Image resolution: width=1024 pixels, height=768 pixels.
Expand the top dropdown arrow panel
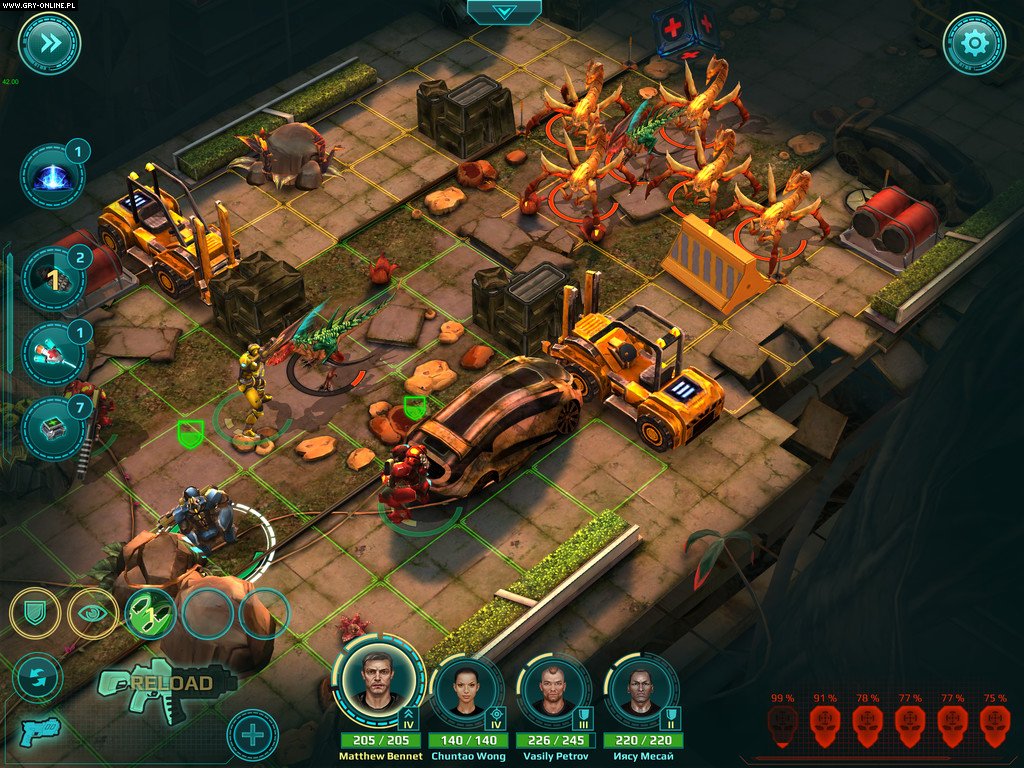[504, 12]
